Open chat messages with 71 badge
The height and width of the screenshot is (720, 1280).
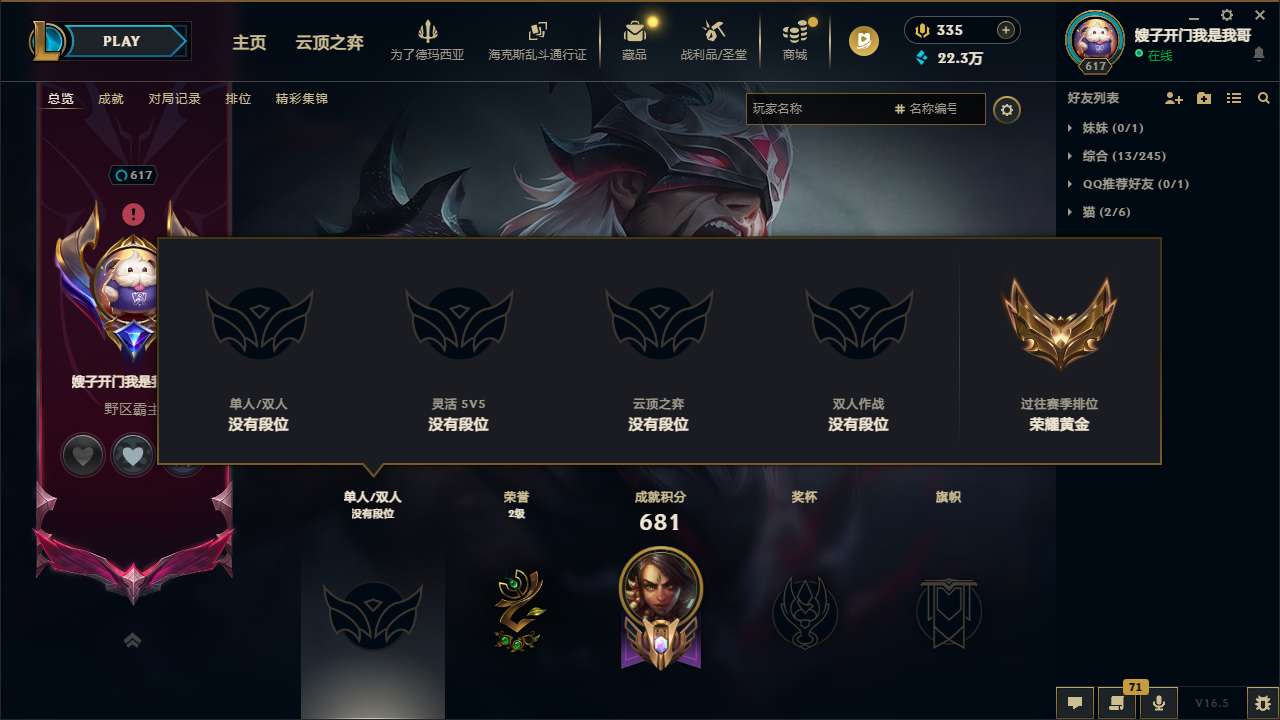(x=1116, y=702)
